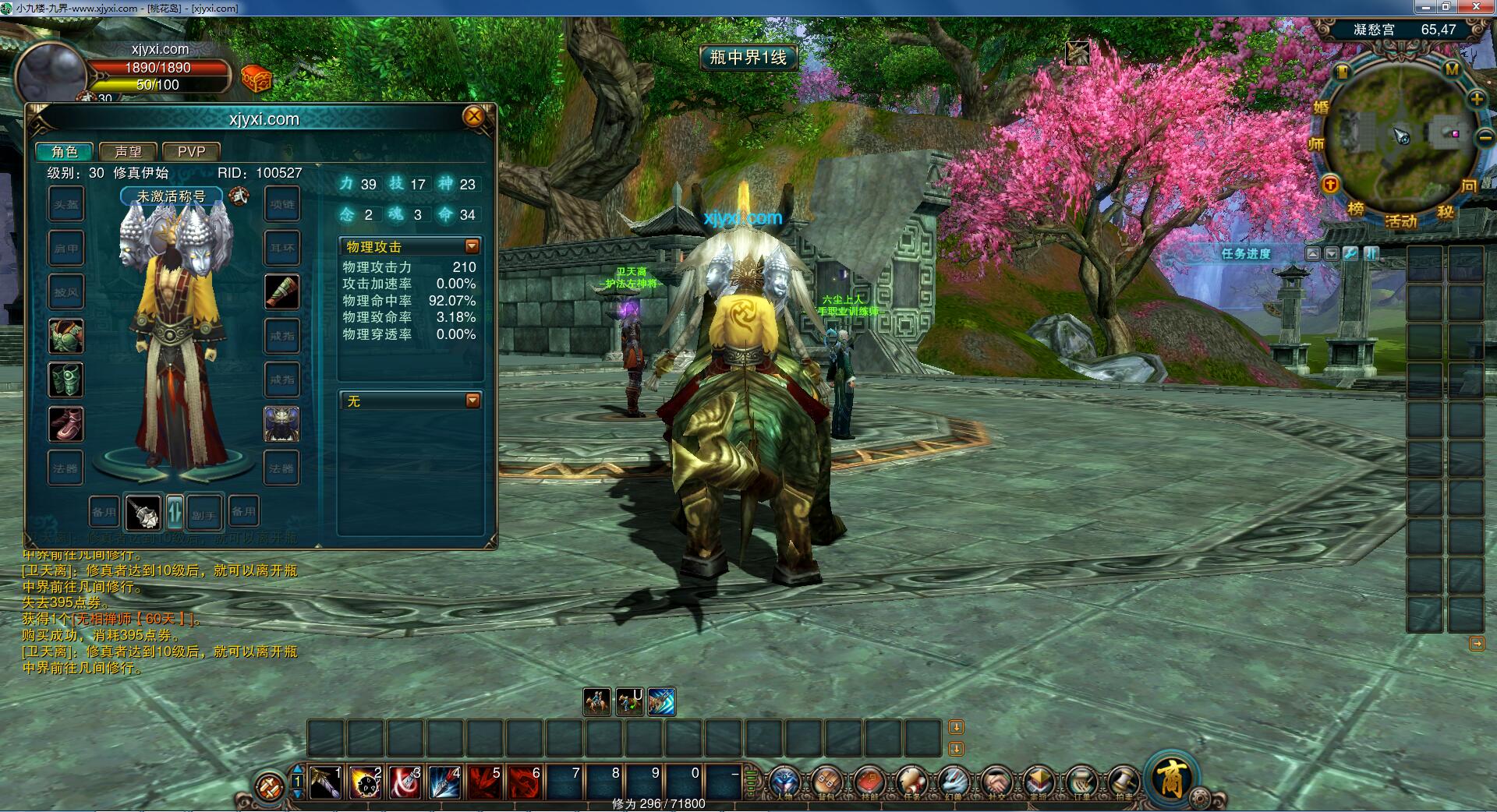Screen dimensions: 1497x812
Task: Select the green chest armor slot
Action: pyautogui.click(x=65, y=336)
